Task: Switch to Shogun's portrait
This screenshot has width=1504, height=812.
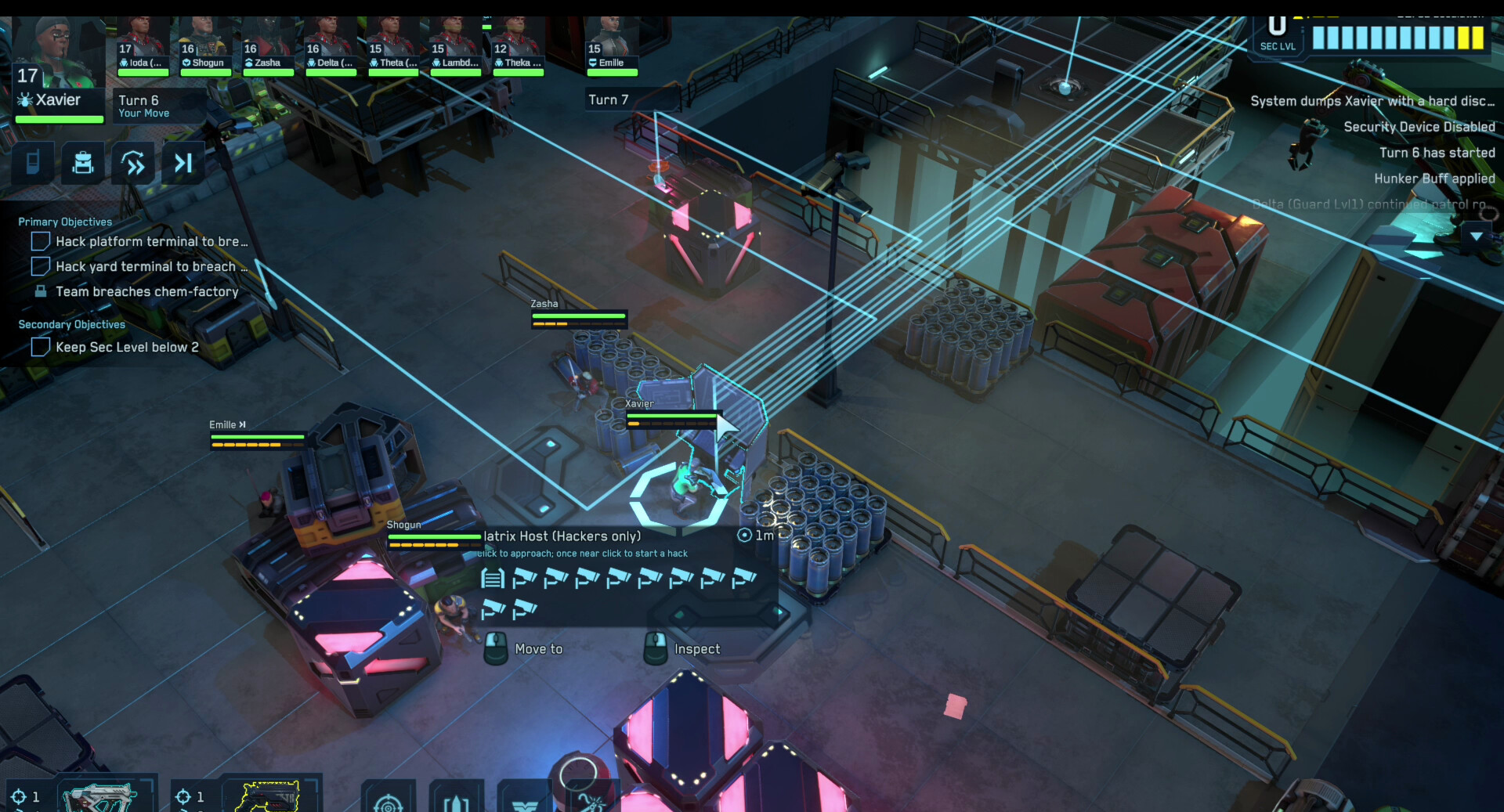Action: pyautogui.click(x=205, y=31)
